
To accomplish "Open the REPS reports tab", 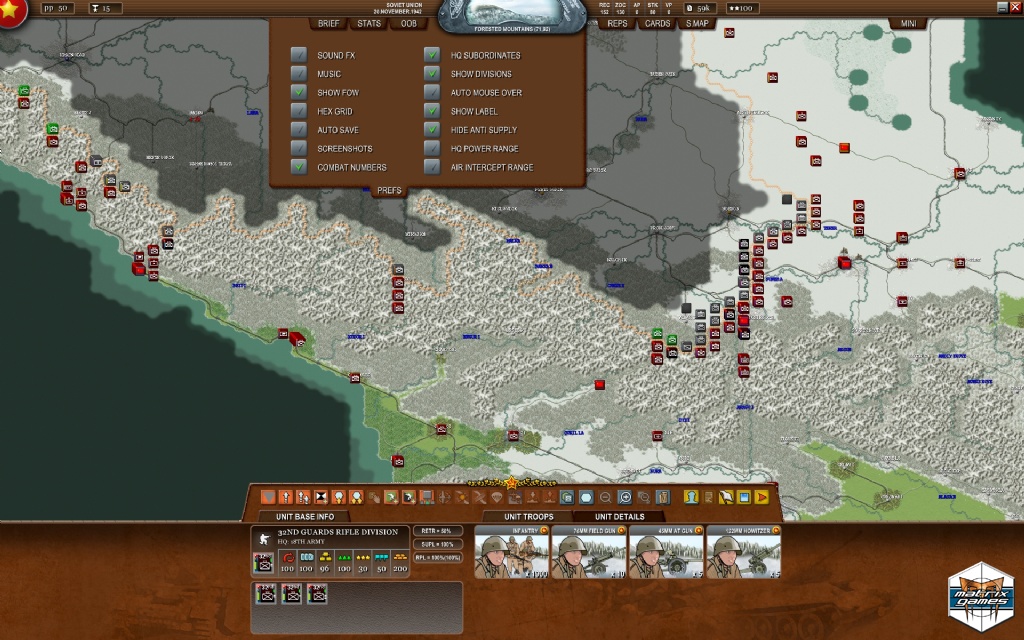I will click(618, 23).
